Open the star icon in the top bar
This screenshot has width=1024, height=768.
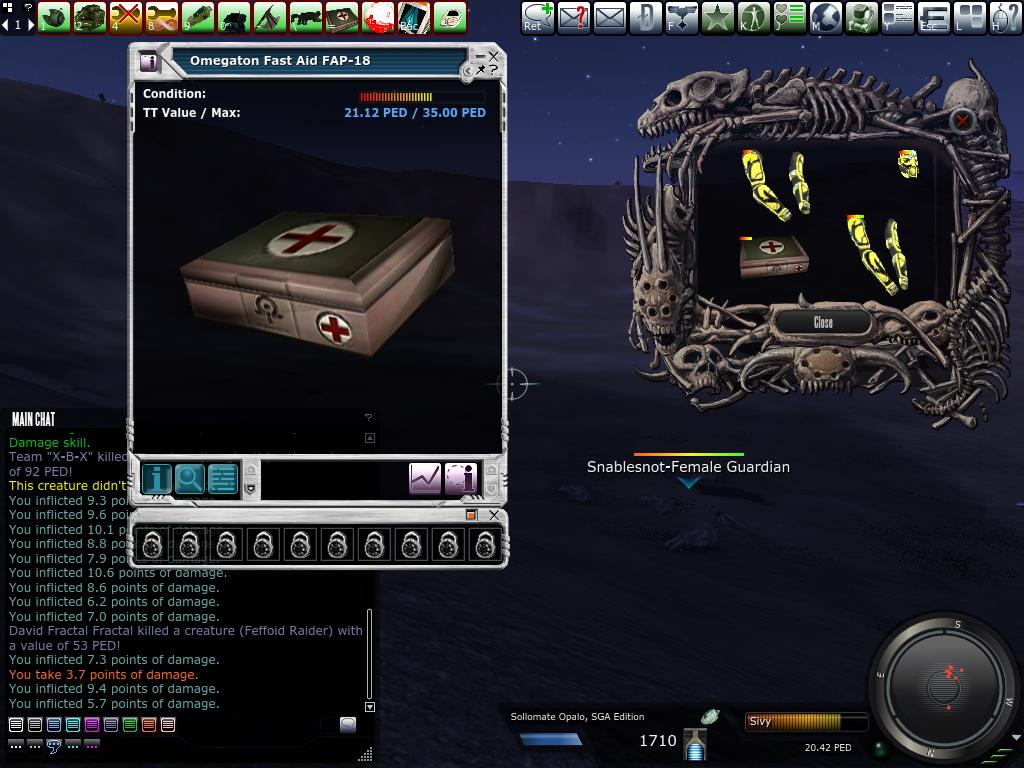(x=717, y=16)
